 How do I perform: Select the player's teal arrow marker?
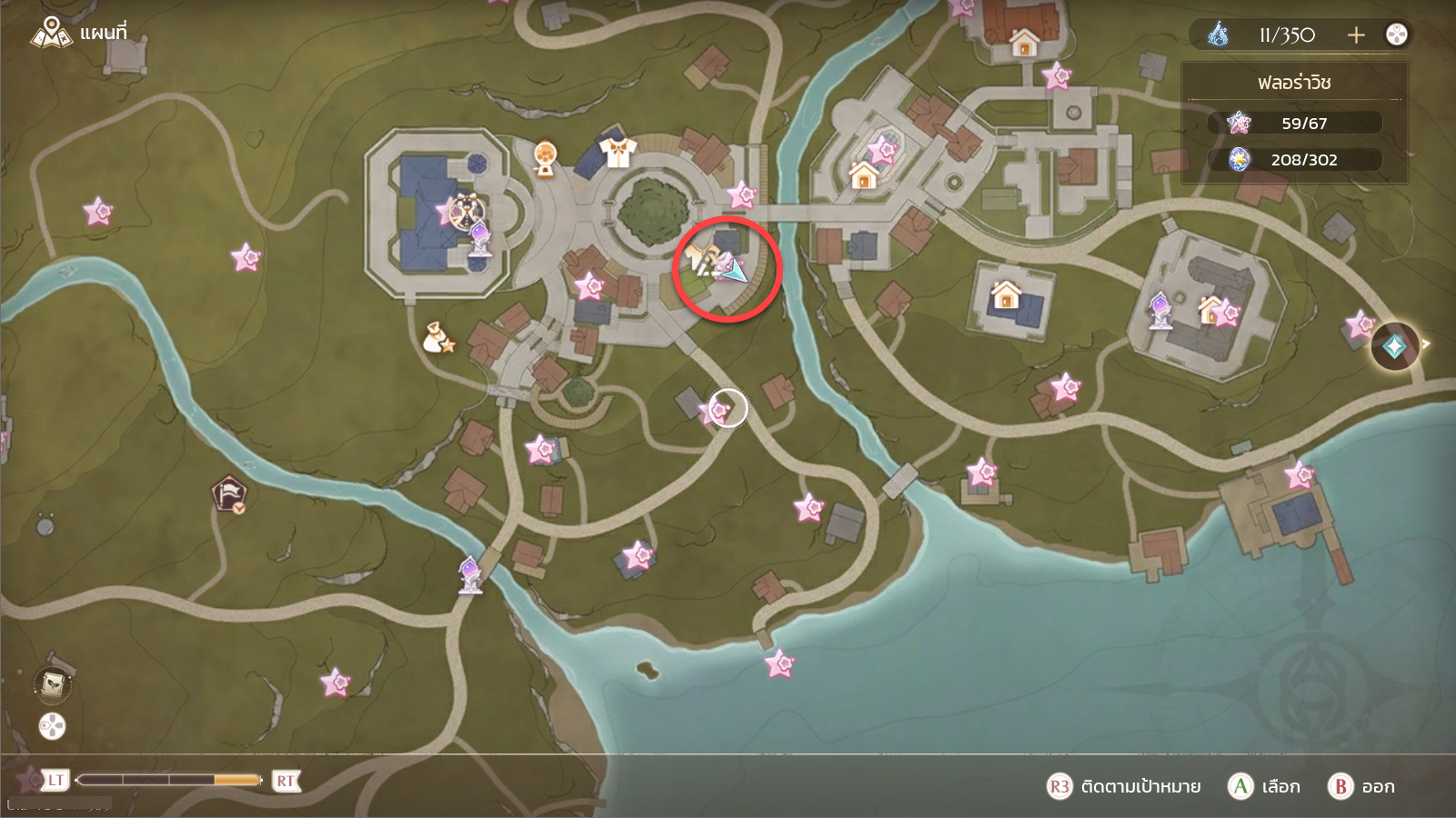734,269
